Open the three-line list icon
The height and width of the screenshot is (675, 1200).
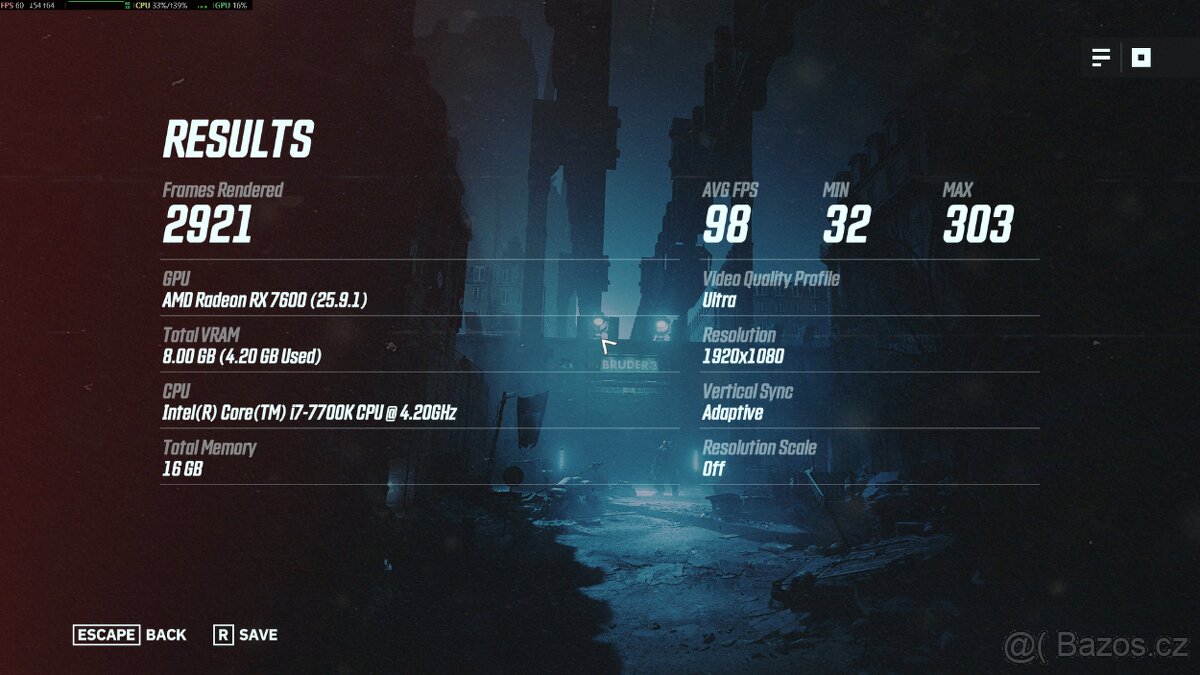tap(1101, 58)
